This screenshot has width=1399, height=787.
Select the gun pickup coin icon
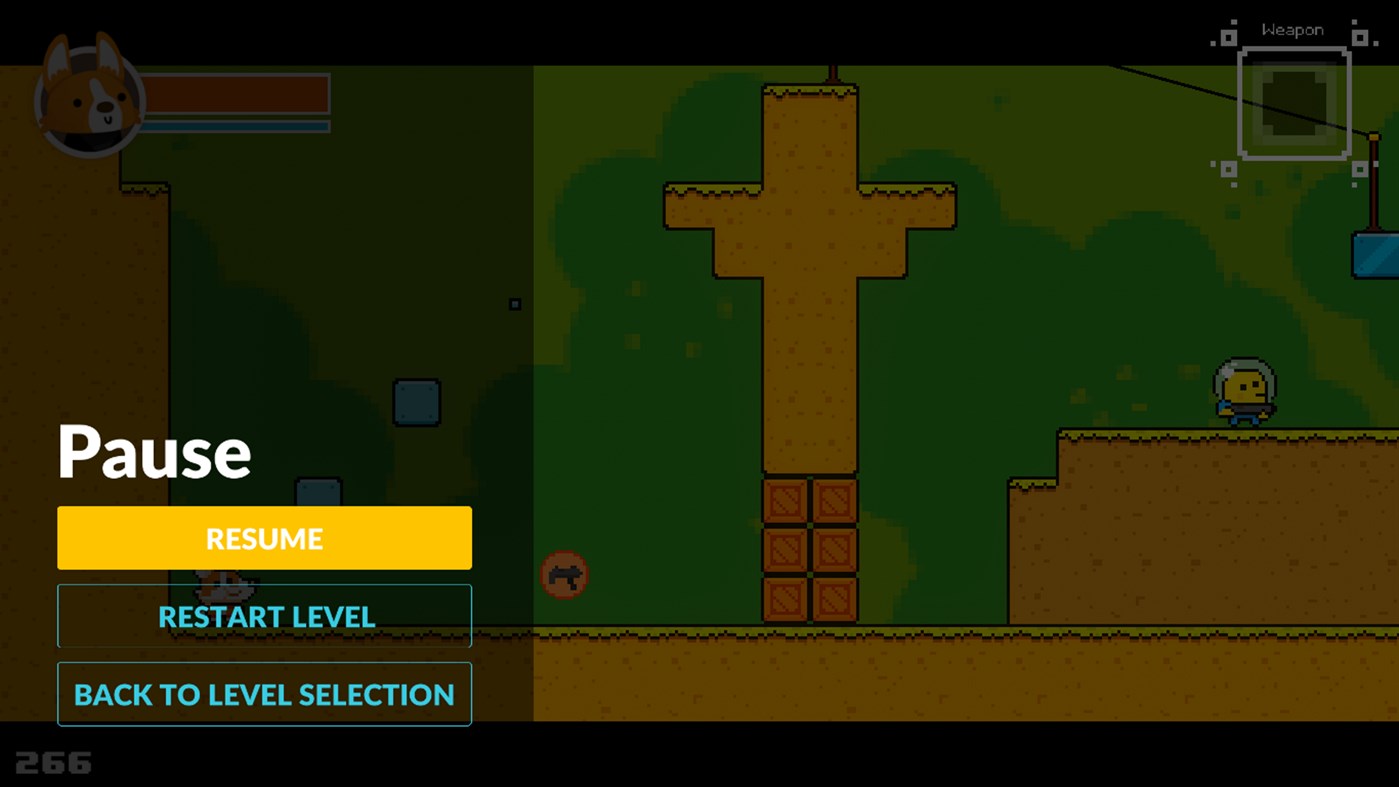click(564, 574)
